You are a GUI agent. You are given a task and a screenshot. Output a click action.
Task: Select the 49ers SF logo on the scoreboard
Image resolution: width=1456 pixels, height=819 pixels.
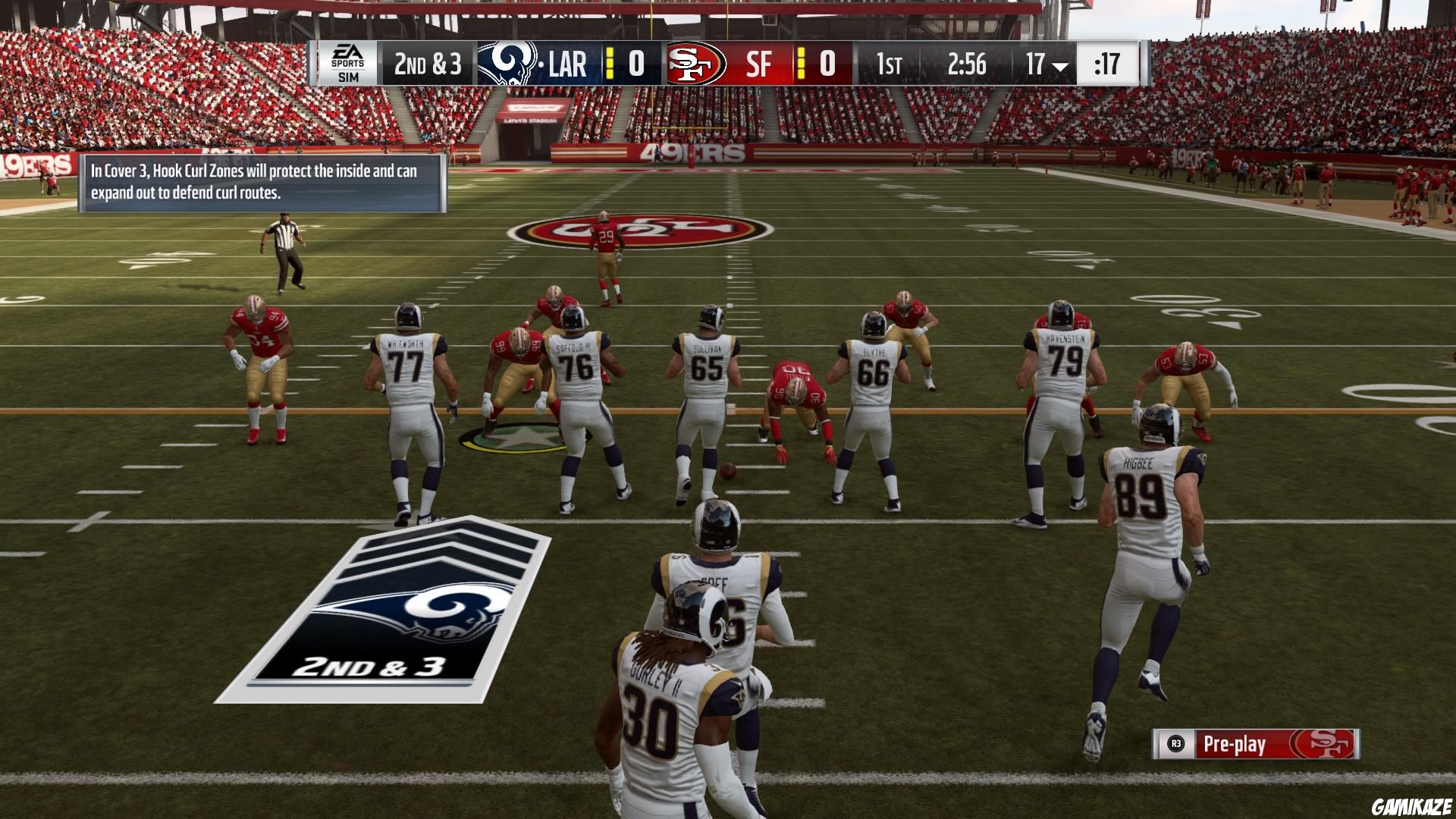pyautogui.click(x=695, y=64)
